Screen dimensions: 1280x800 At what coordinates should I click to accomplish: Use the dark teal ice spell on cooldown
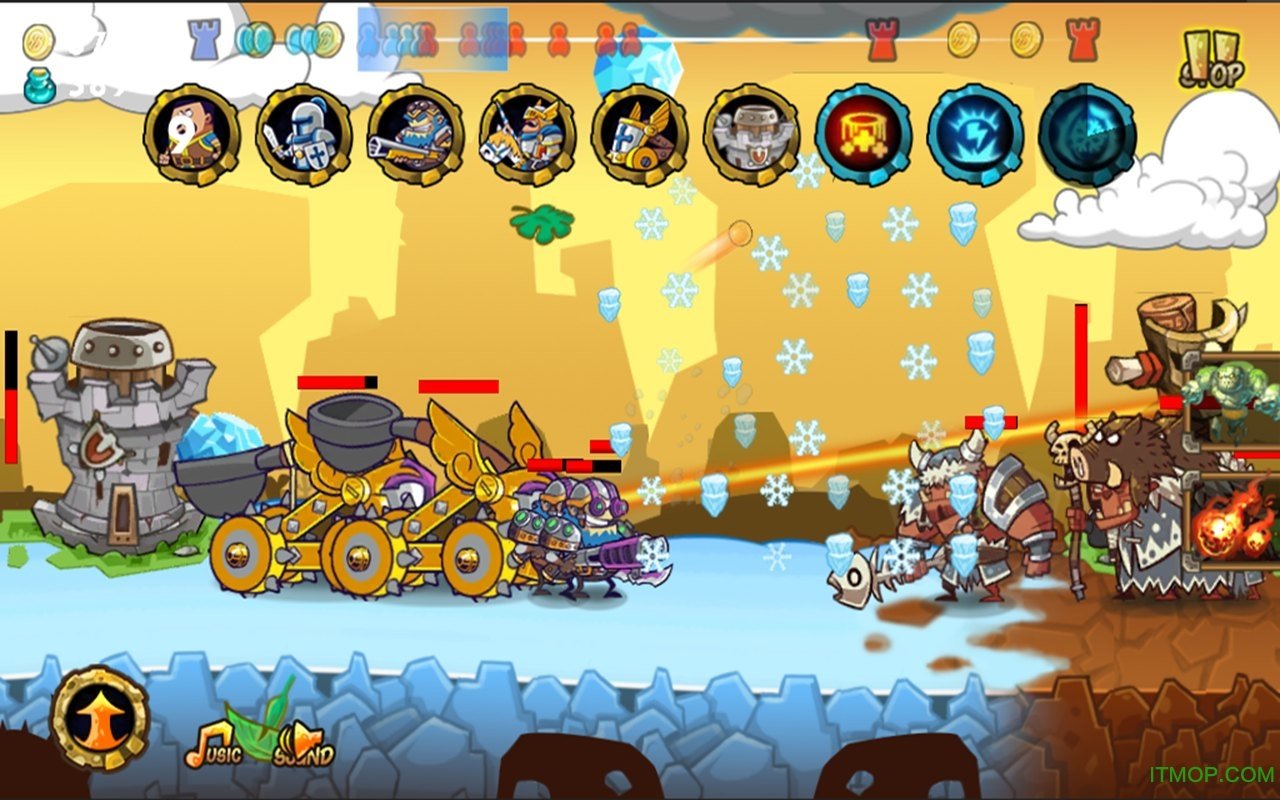tap(1087, 134)
